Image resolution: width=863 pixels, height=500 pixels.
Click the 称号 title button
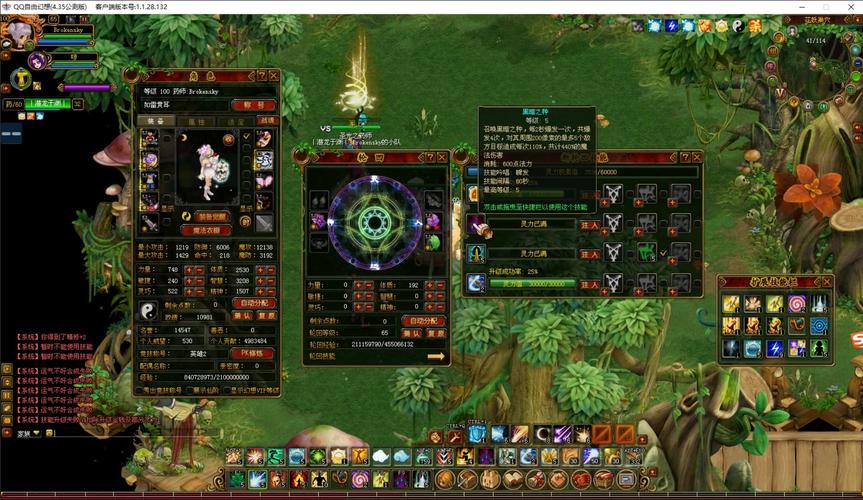click(254, 104)
